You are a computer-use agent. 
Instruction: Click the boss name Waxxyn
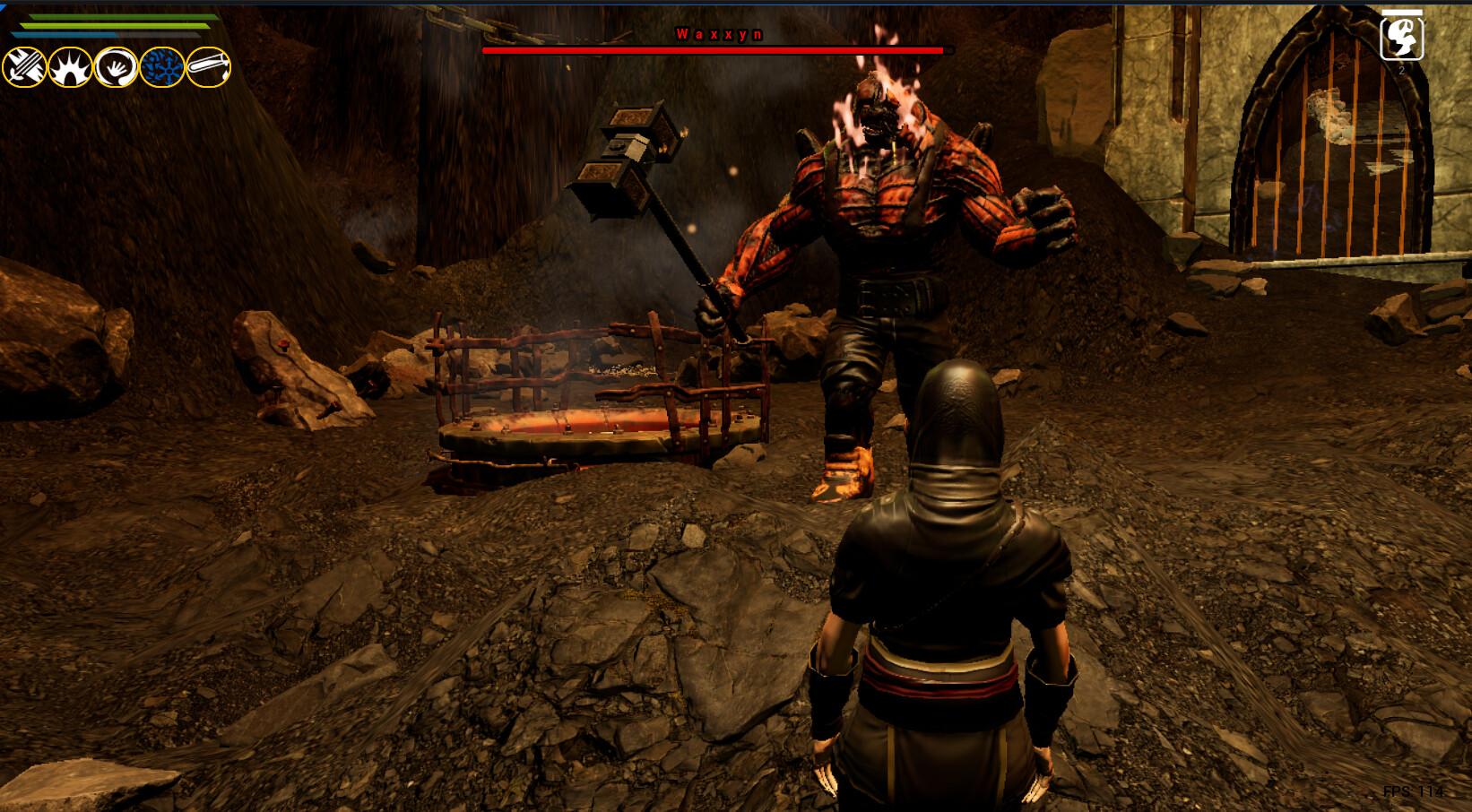coord(719,34)
